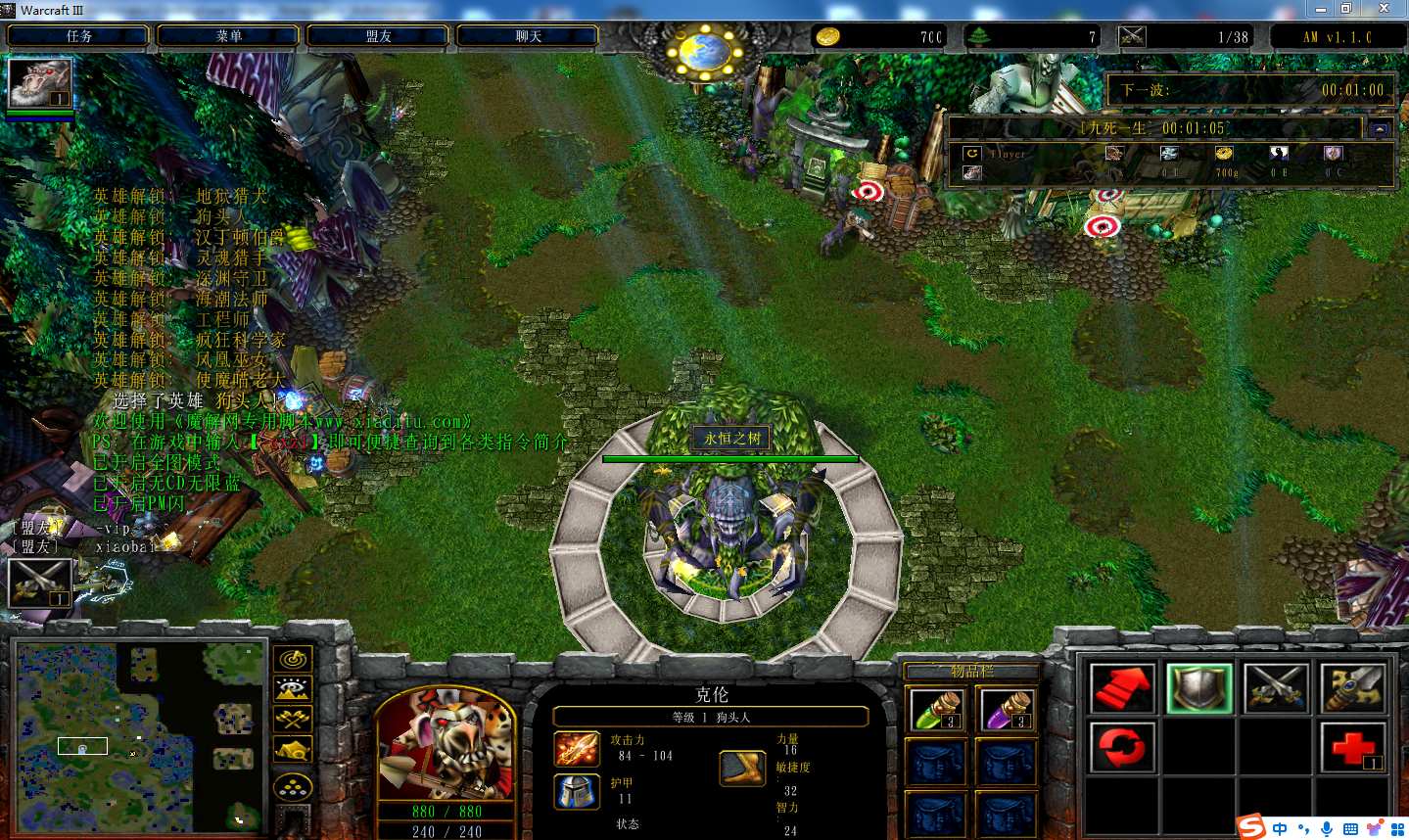Select the hero portrait icon at top left

click(x=40, y=83)
